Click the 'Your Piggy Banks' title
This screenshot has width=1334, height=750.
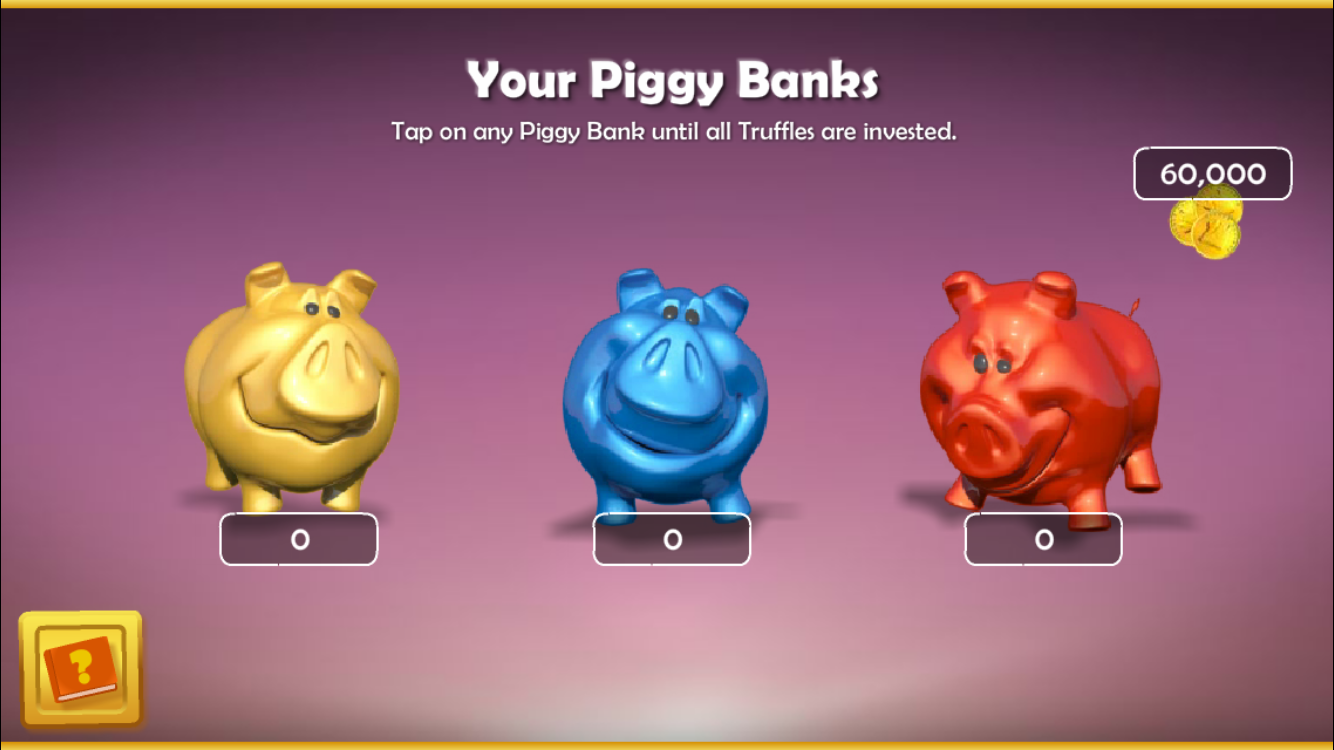(673, 76)
